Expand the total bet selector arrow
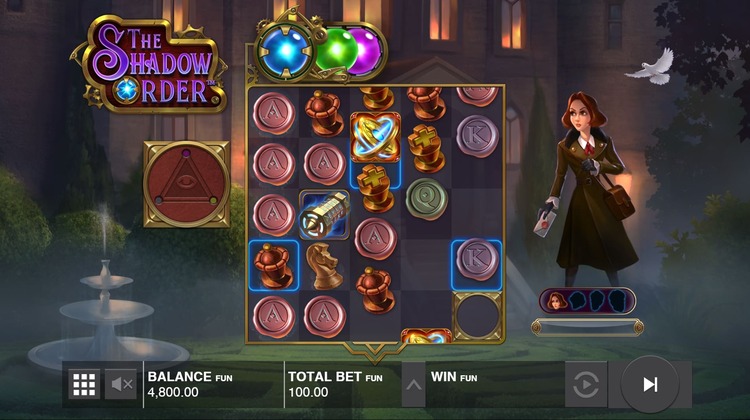Image resolution: width=750 pixels, height=420 pixels. (x=412, y=384)
